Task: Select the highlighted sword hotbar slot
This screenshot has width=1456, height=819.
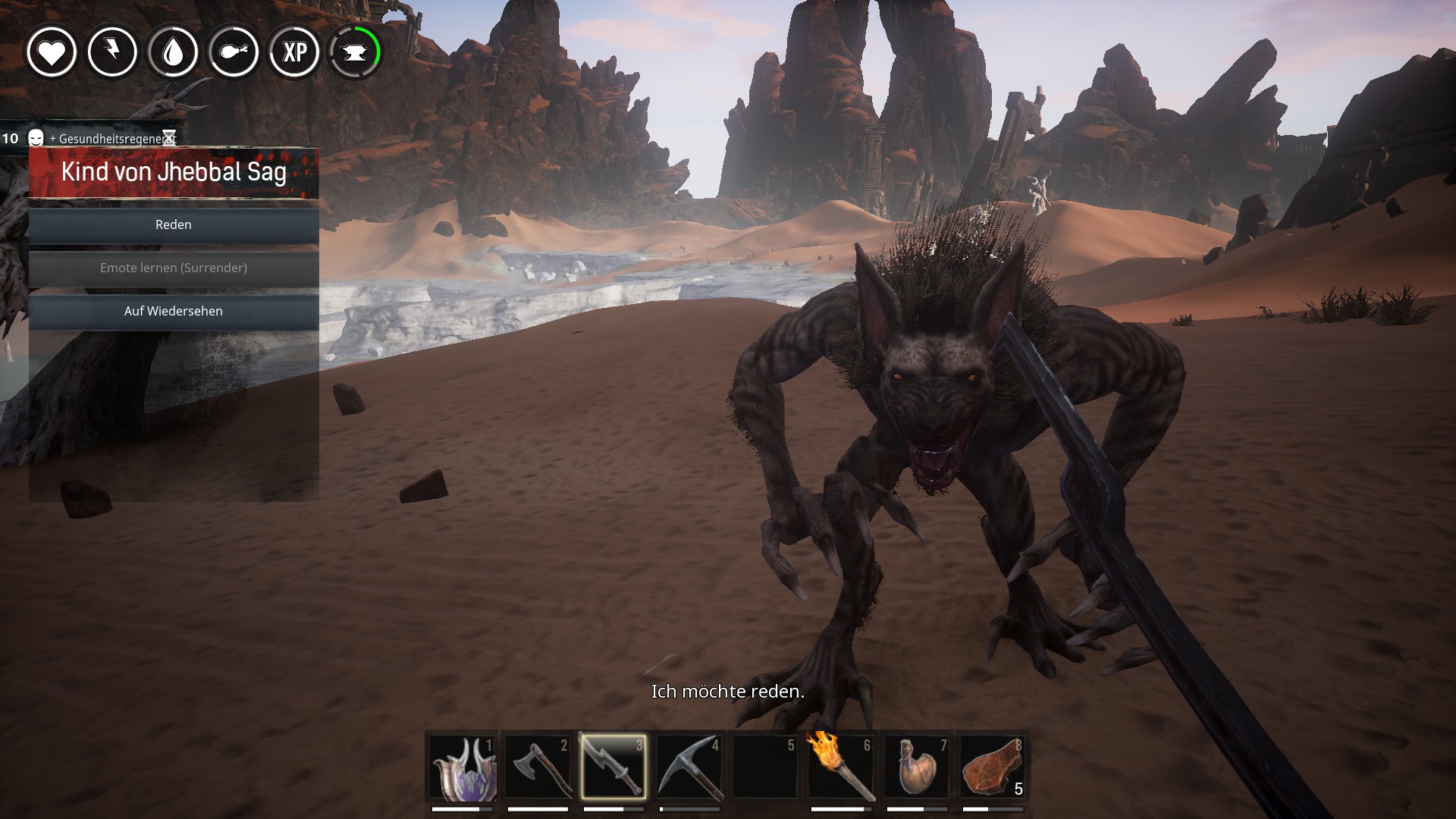Action: pyautogui.click(x=614, y=767)
